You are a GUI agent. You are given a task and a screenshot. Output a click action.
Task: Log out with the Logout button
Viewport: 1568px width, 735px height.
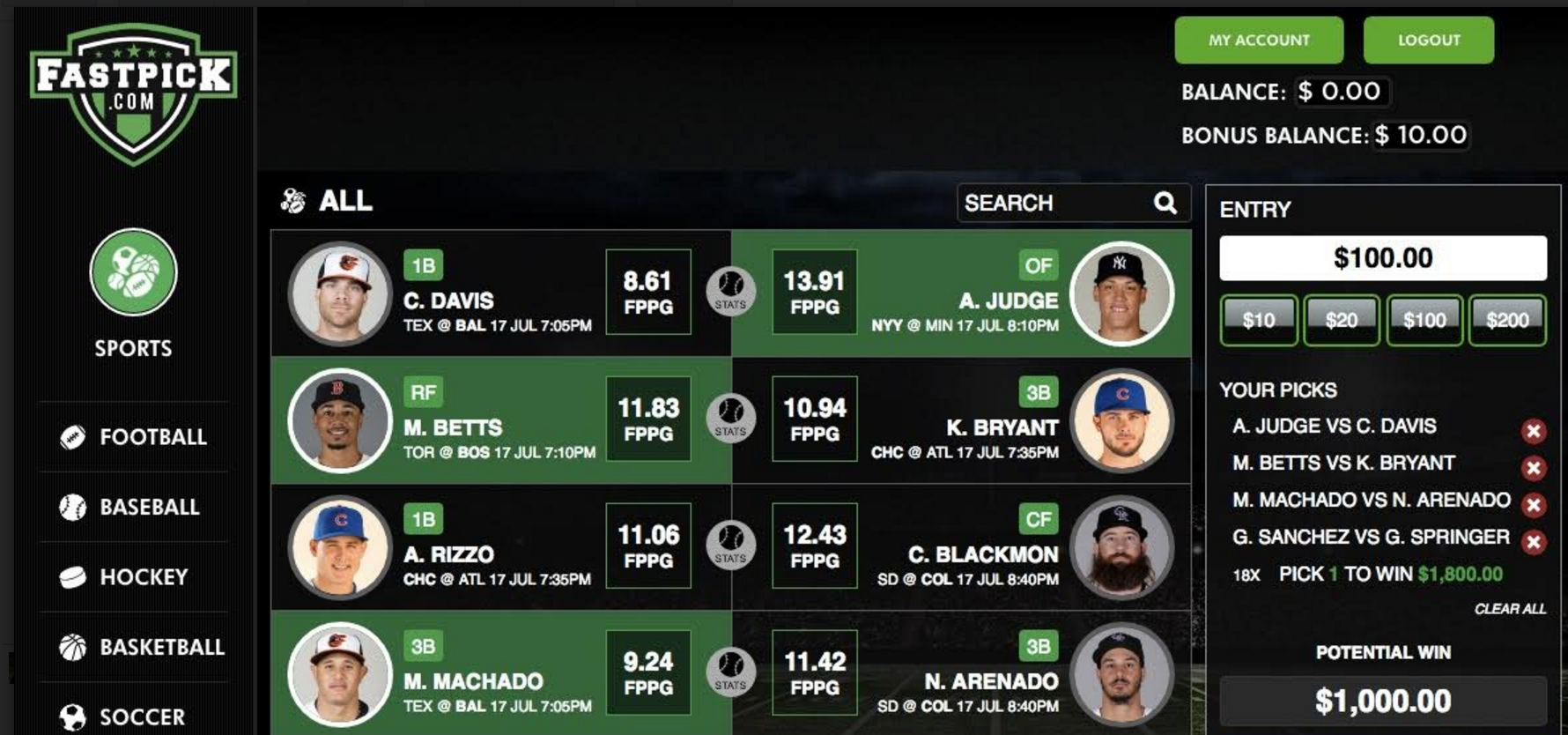click(x=1428, y=41)
